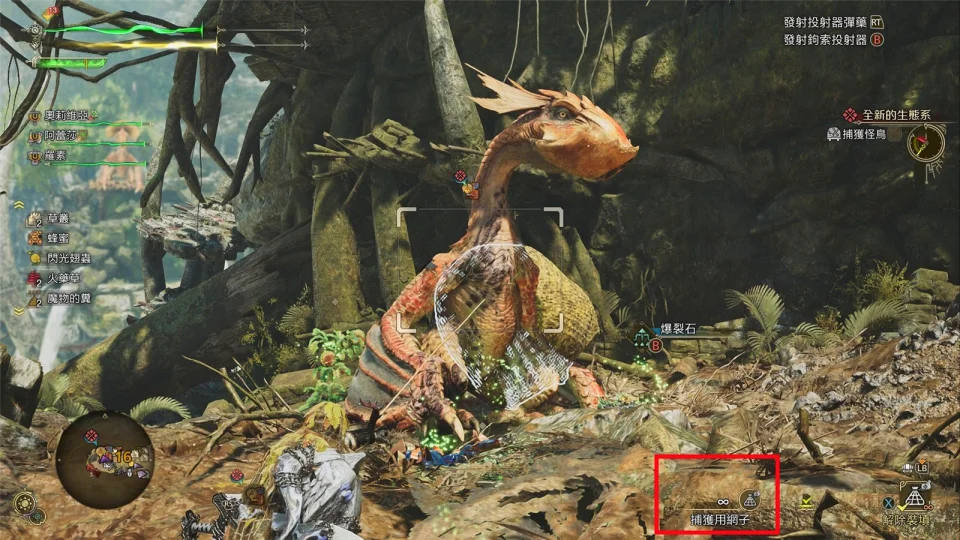Select the capture net ammo icon
The image size is (960, 540).
[748, 499]
